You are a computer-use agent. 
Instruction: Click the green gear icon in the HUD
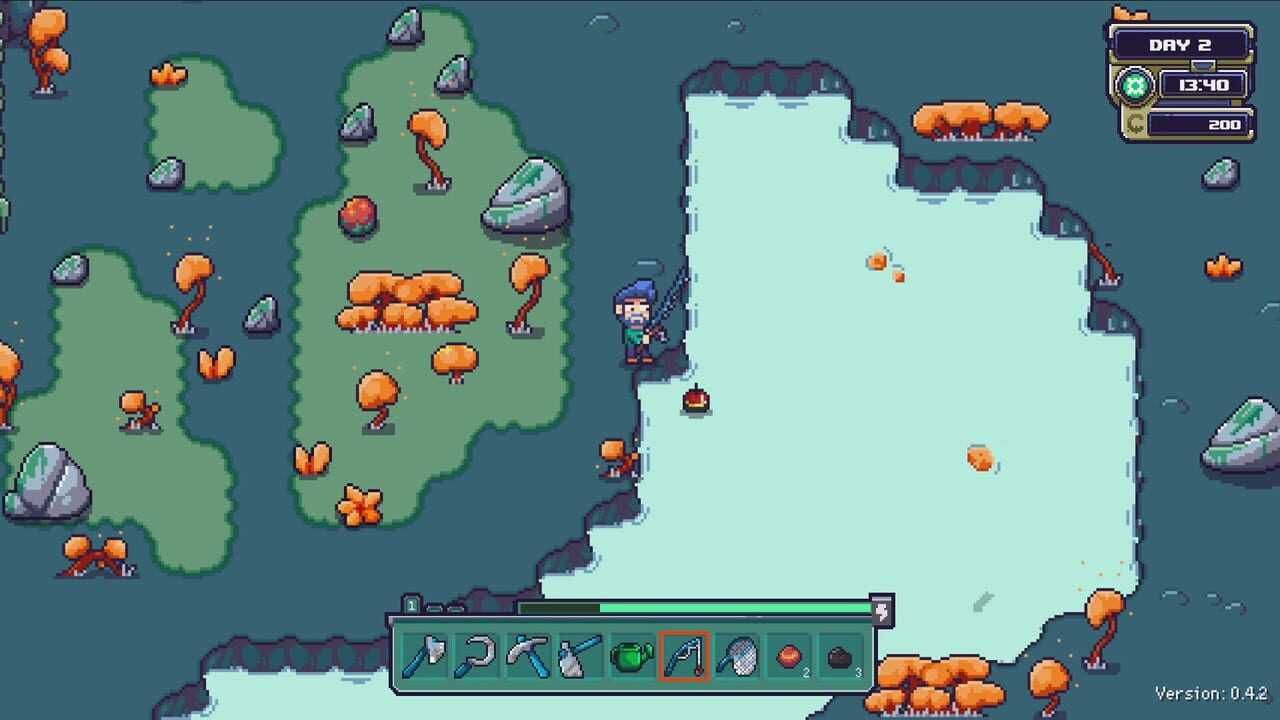pyautogui.click(x=1134, y=86)
